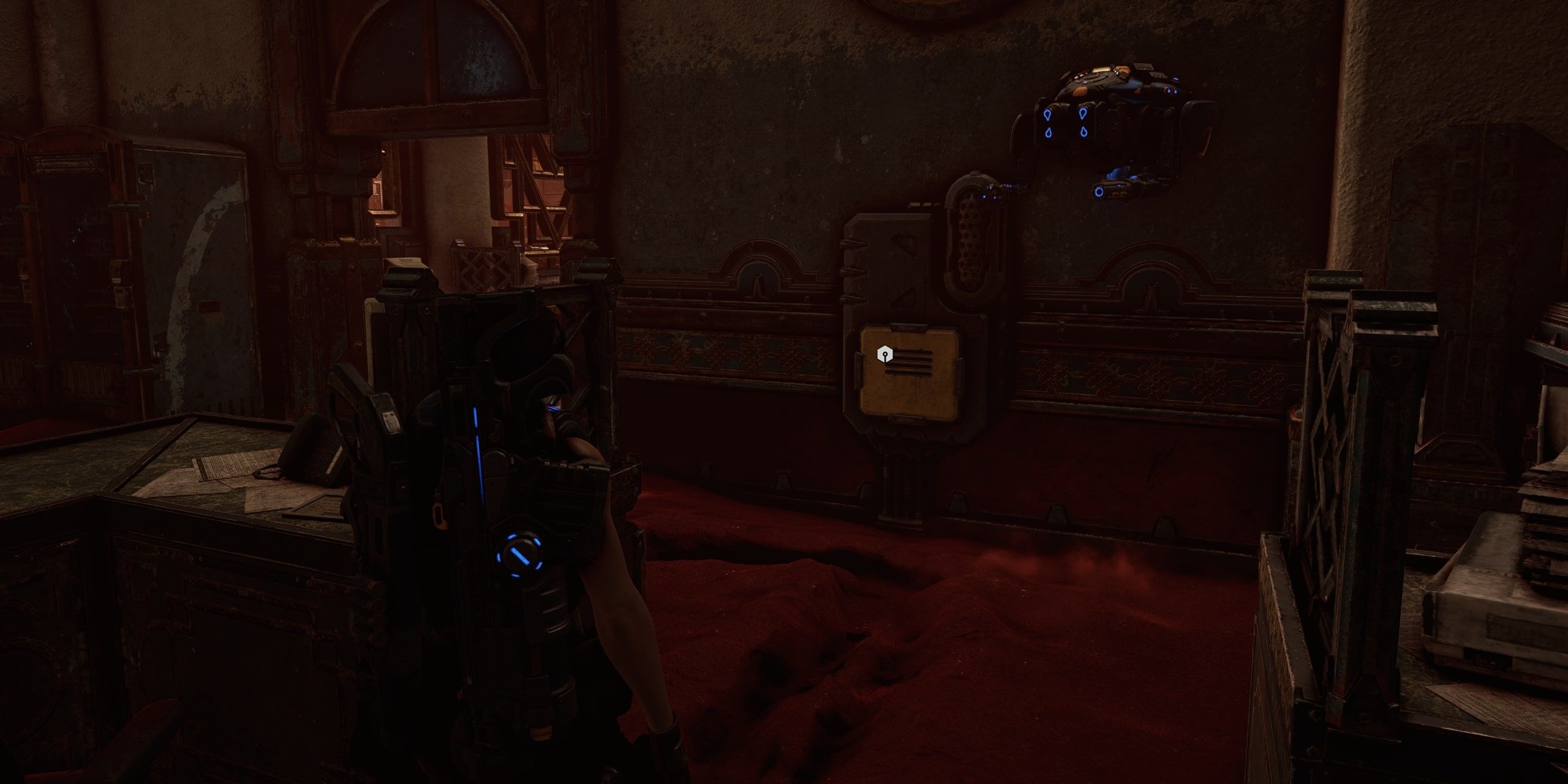
Task: Click the glowing blue eye lens on Jack
Action: click(1099, 192)
